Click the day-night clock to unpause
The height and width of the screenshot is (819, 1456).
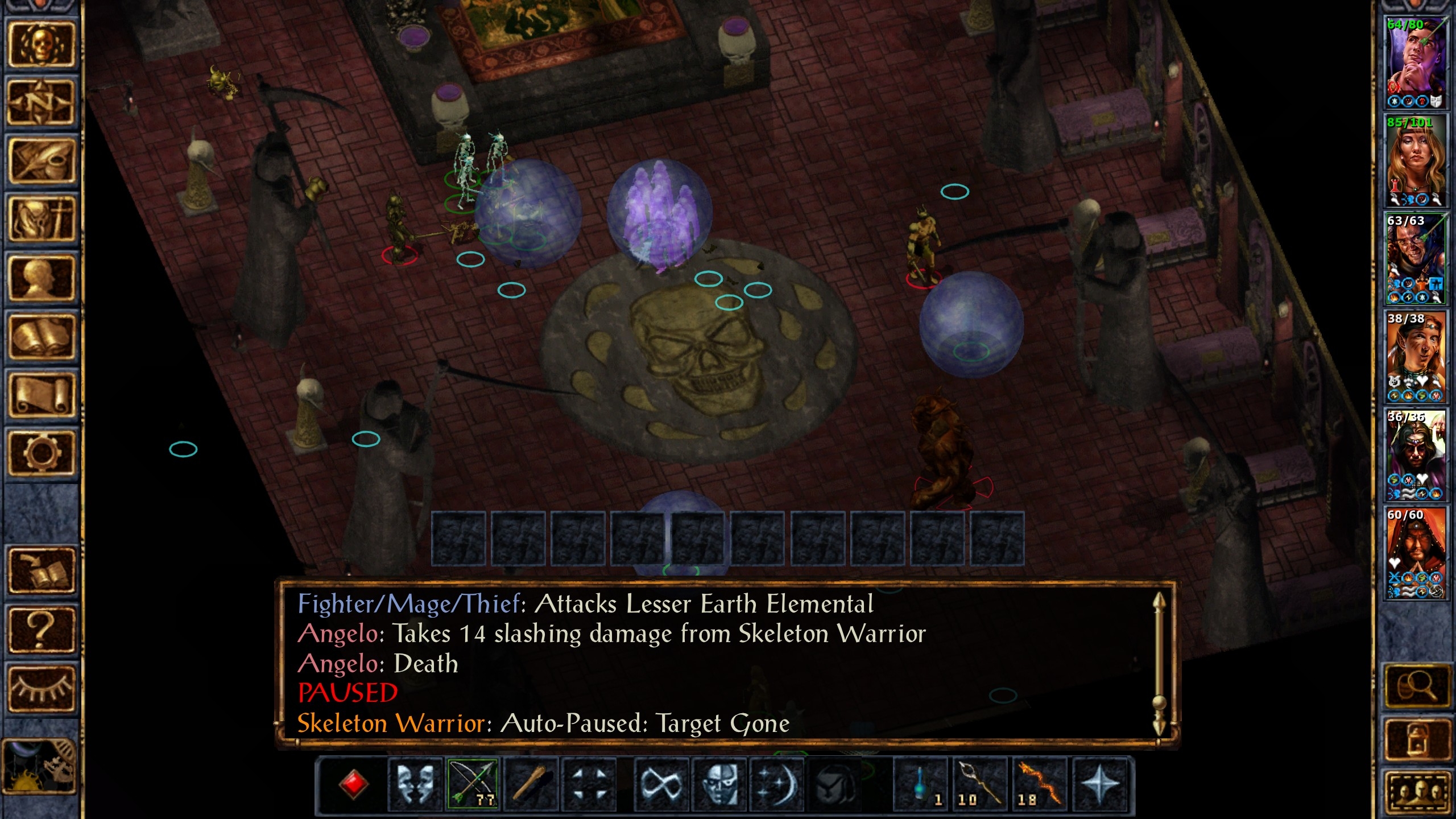[40, 766]
